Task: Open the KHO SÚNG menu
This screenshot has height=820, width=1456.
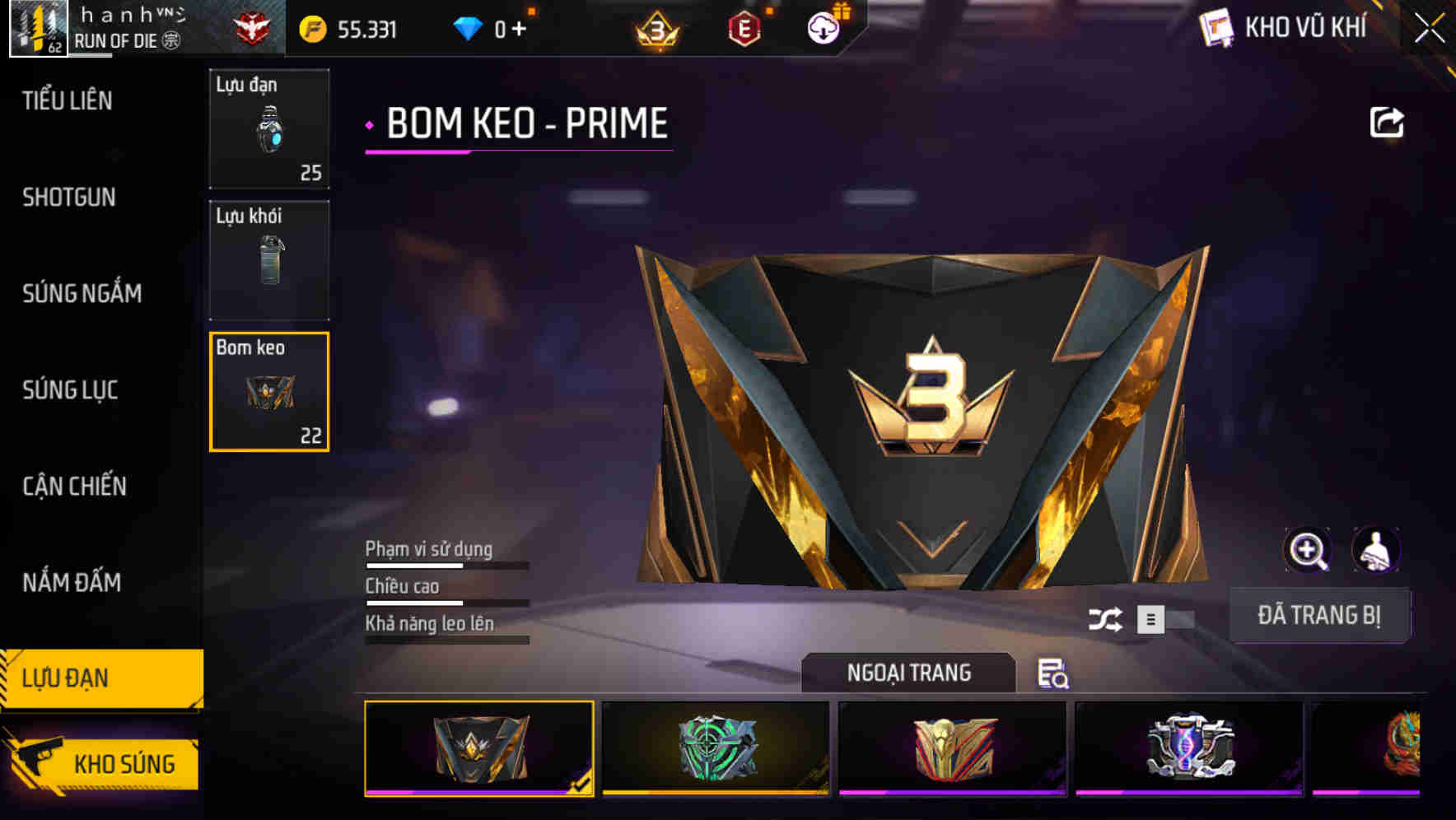Action: pos(124,762)
